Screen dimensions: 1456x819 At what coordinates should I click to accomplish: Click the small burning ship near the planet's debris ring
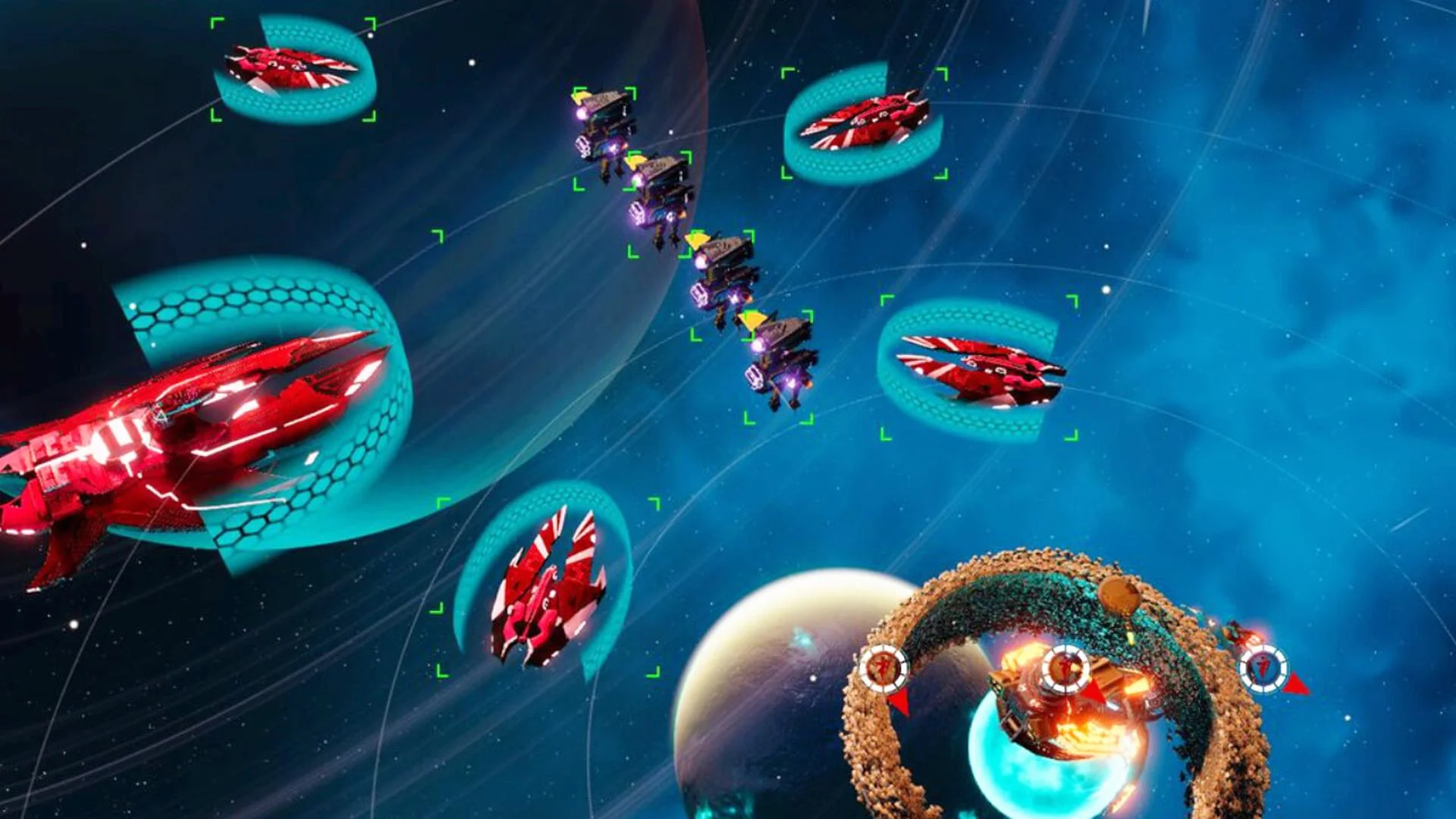click(1242, 633)
